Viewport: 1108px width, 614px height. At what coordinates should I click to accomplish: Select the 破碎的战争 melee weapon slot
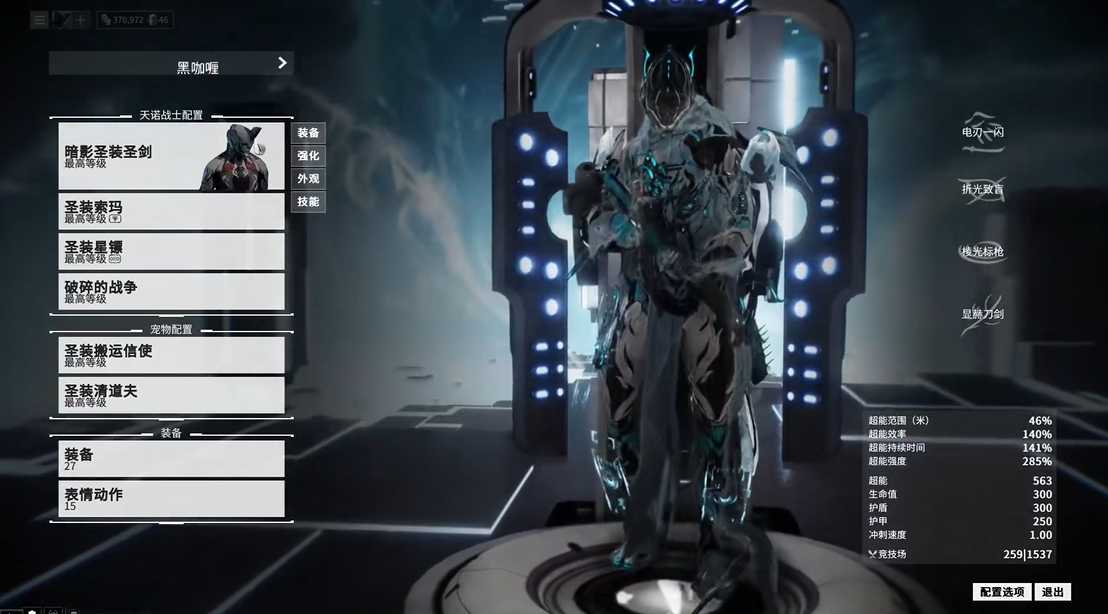(x=171, y=292)
